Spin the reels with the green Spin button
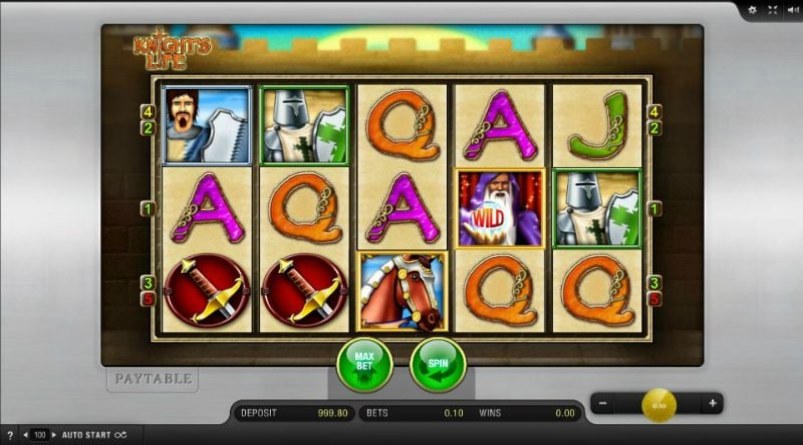The image size is (803, 445). pos(438,365)
